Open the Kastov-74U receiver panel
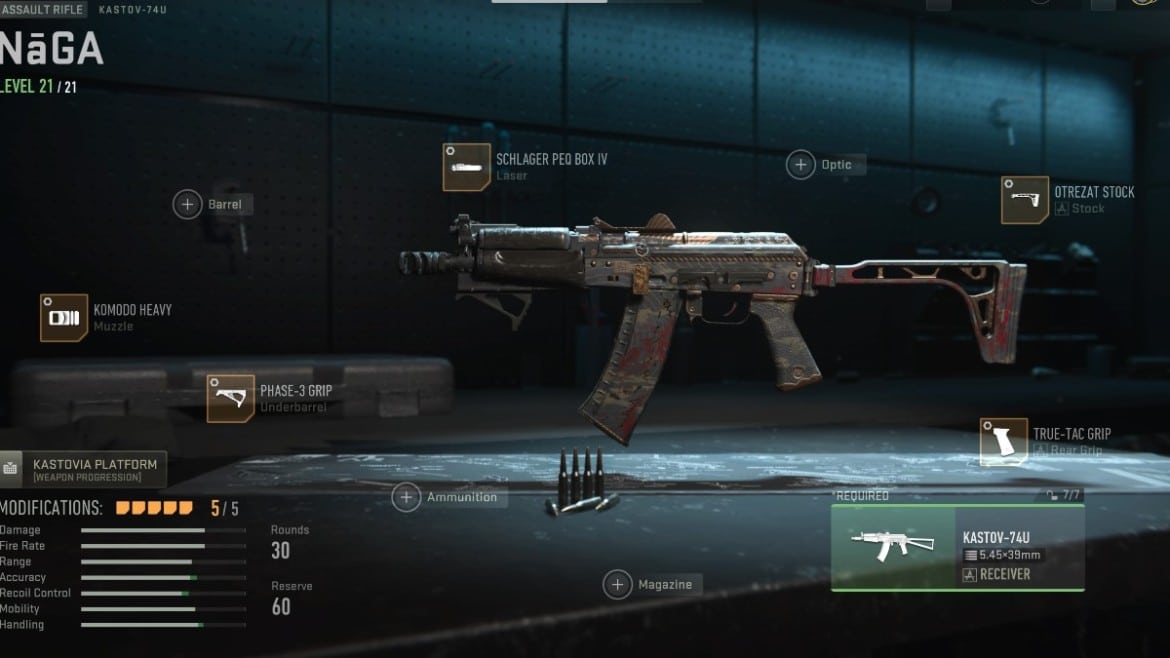1170x658 pixels. pyautogui.click(x=957, y=548)
